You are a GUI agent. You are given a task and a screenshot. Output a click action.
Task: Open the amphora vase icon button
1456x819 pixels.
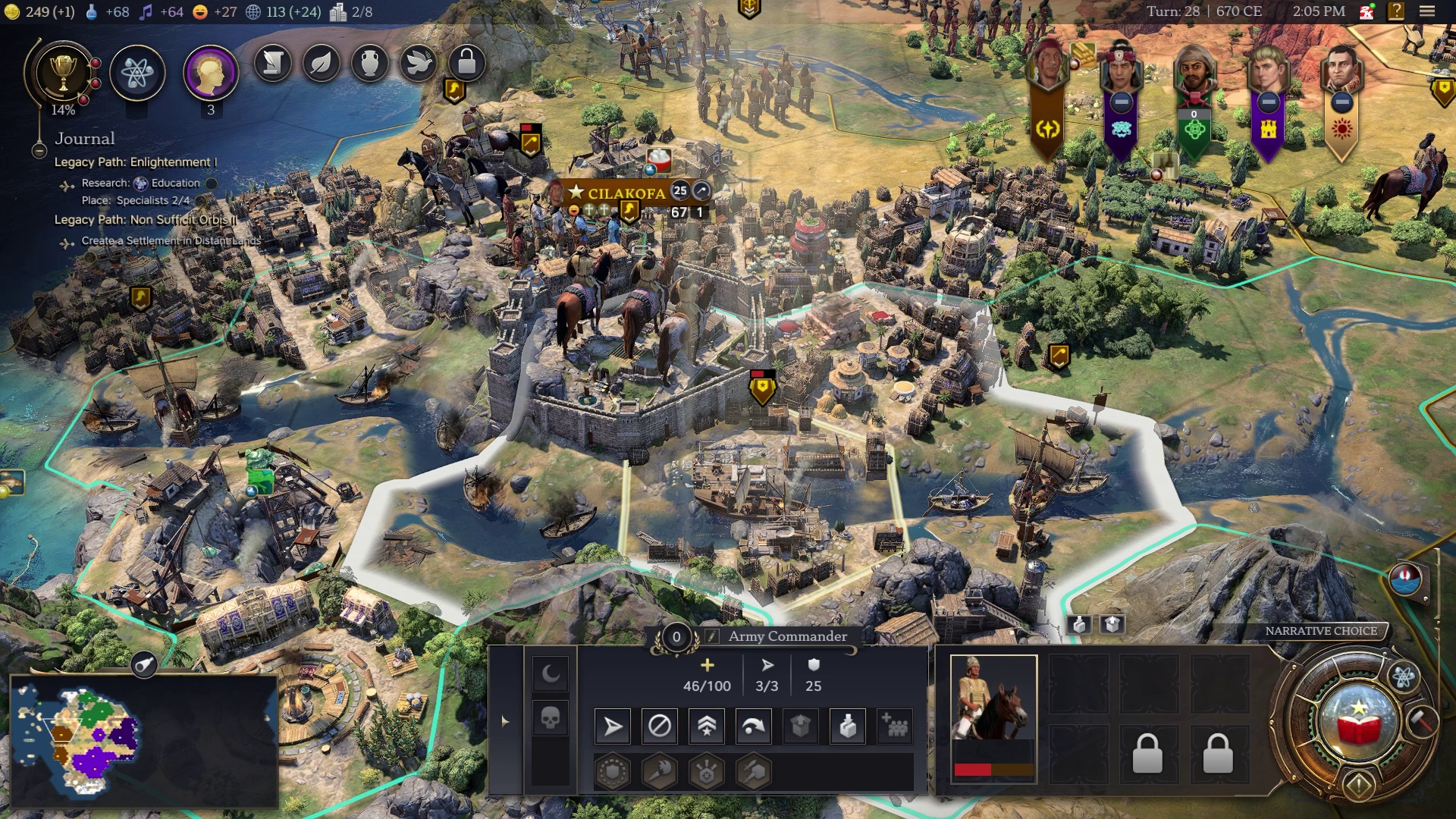(x=370, y=64)
